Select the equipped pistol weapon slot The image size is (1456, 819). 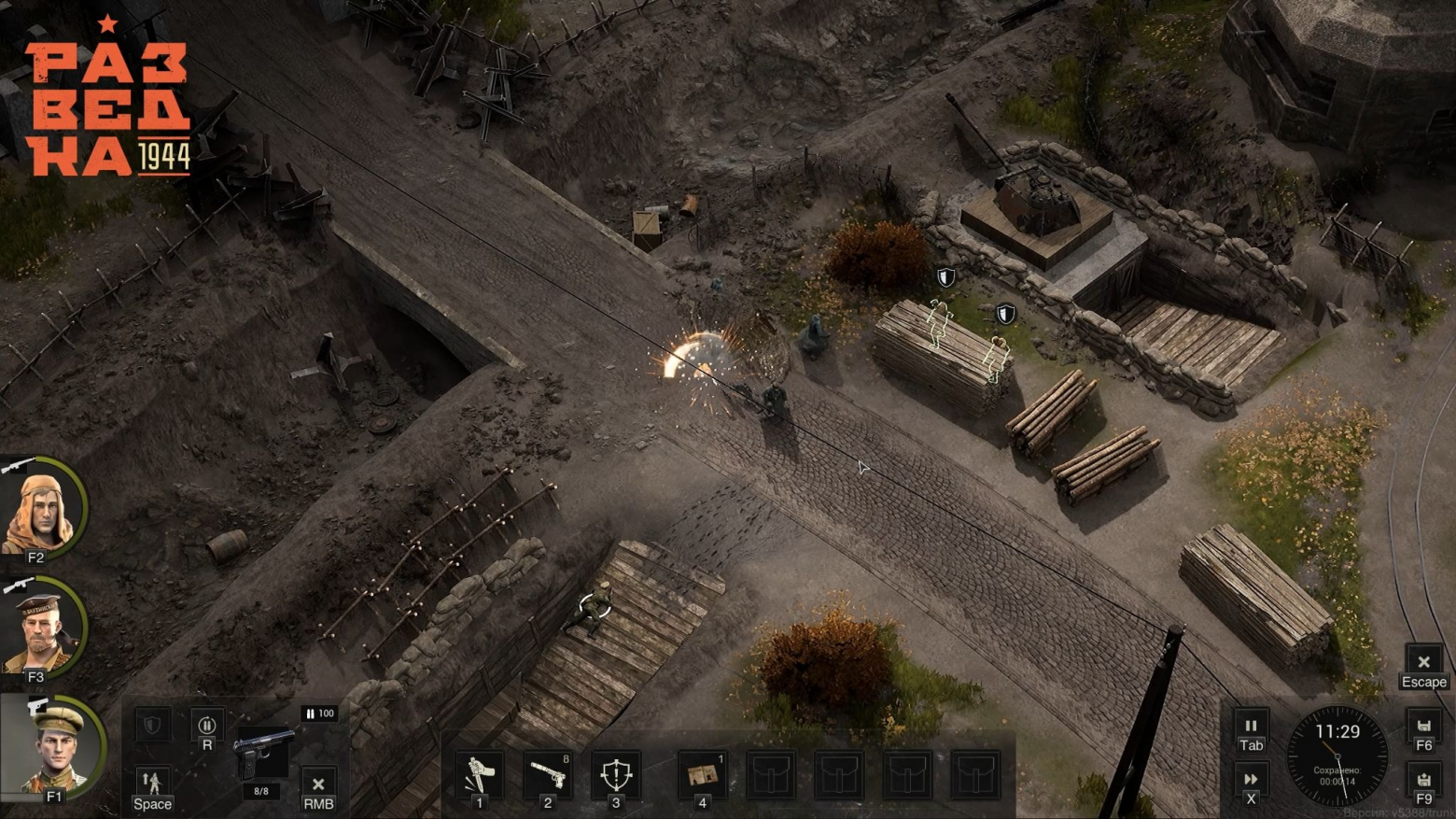(x=262, y=755)
